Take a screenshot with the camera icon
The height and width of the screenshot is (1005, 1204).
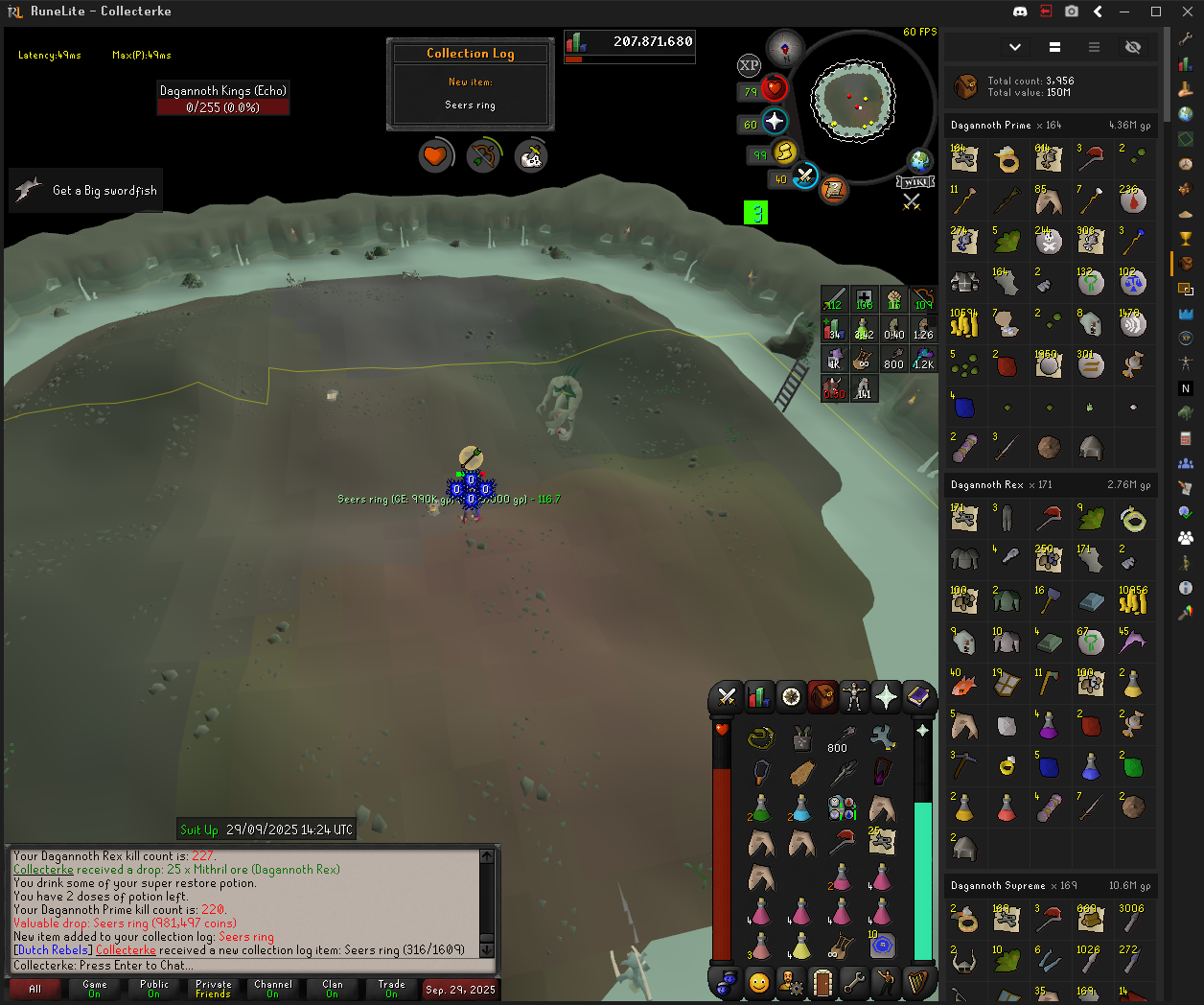click(x=1072, y=12)
